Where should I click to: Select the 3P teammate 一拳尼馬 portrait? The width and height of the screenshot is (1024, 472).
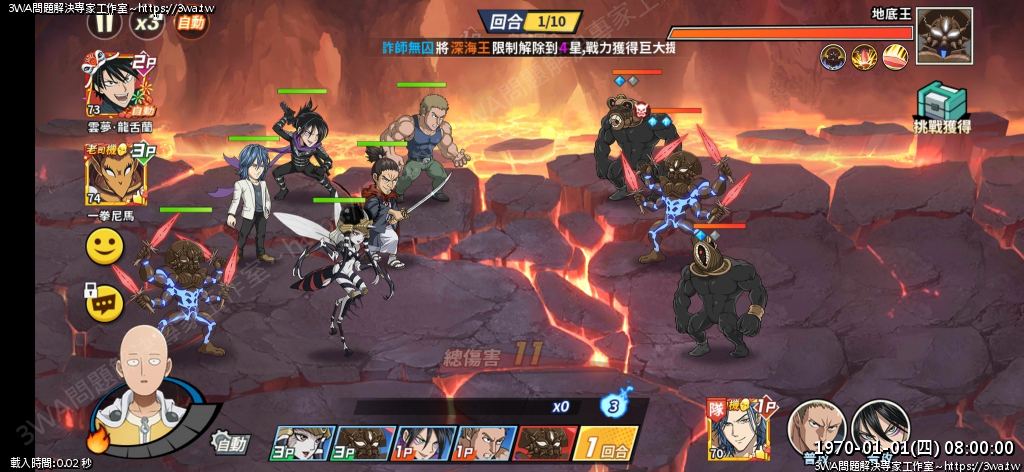[x=110, y=174]
